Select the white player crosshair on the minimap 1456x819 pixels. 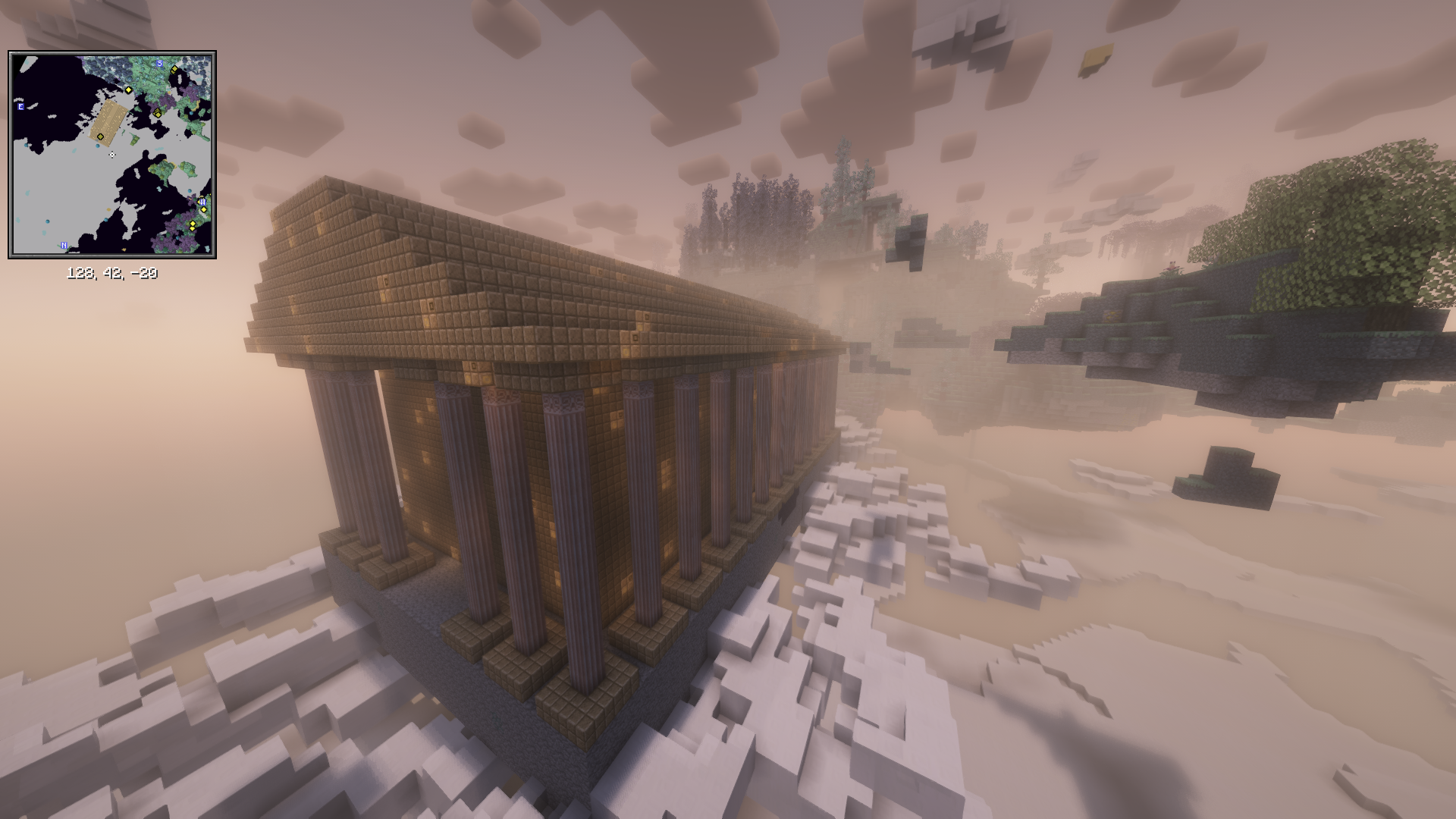(112, 155)
